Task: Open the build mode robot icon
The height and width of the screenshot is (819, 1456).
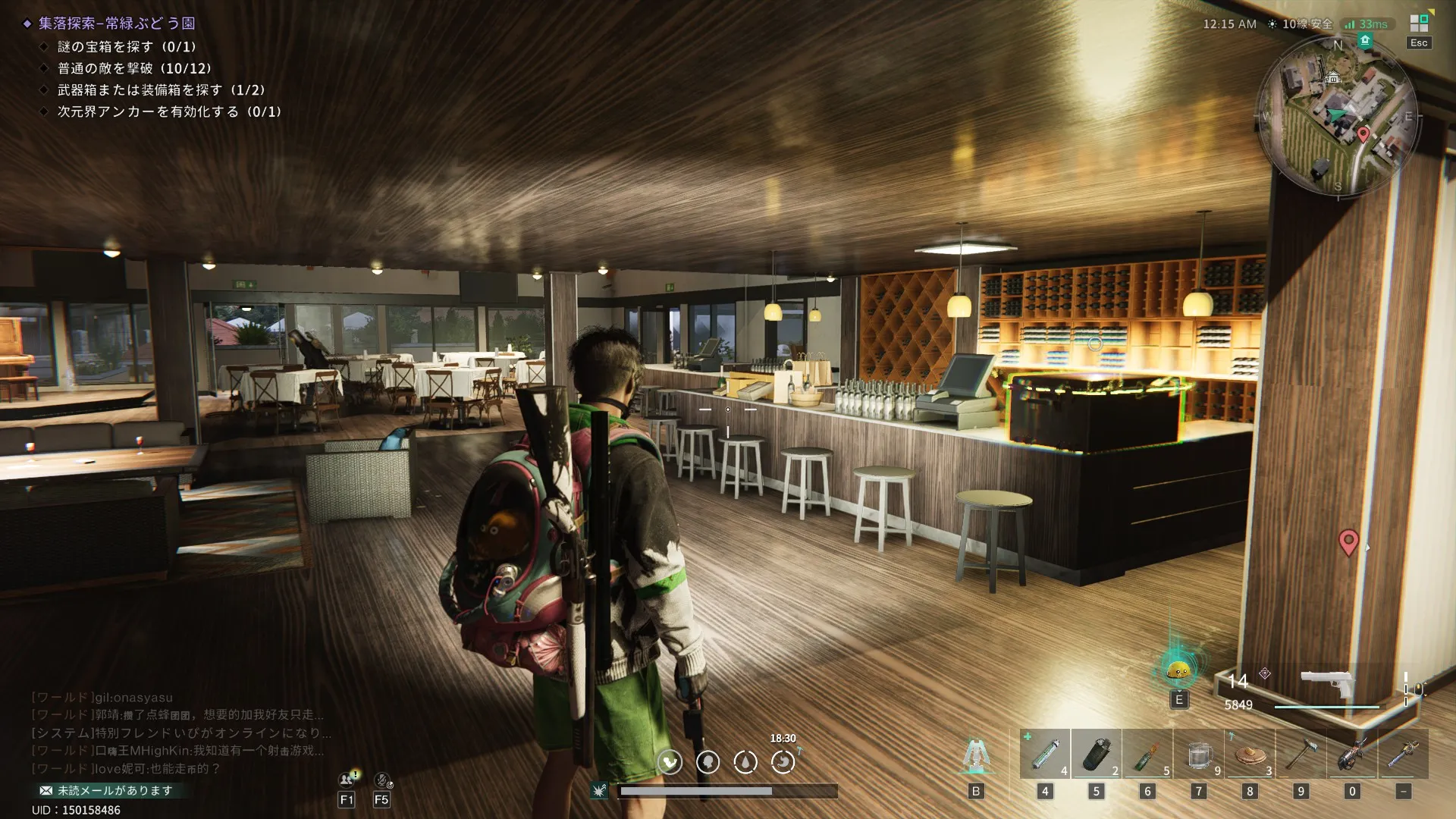Action: pyautogui.click(x=976, y=755)
